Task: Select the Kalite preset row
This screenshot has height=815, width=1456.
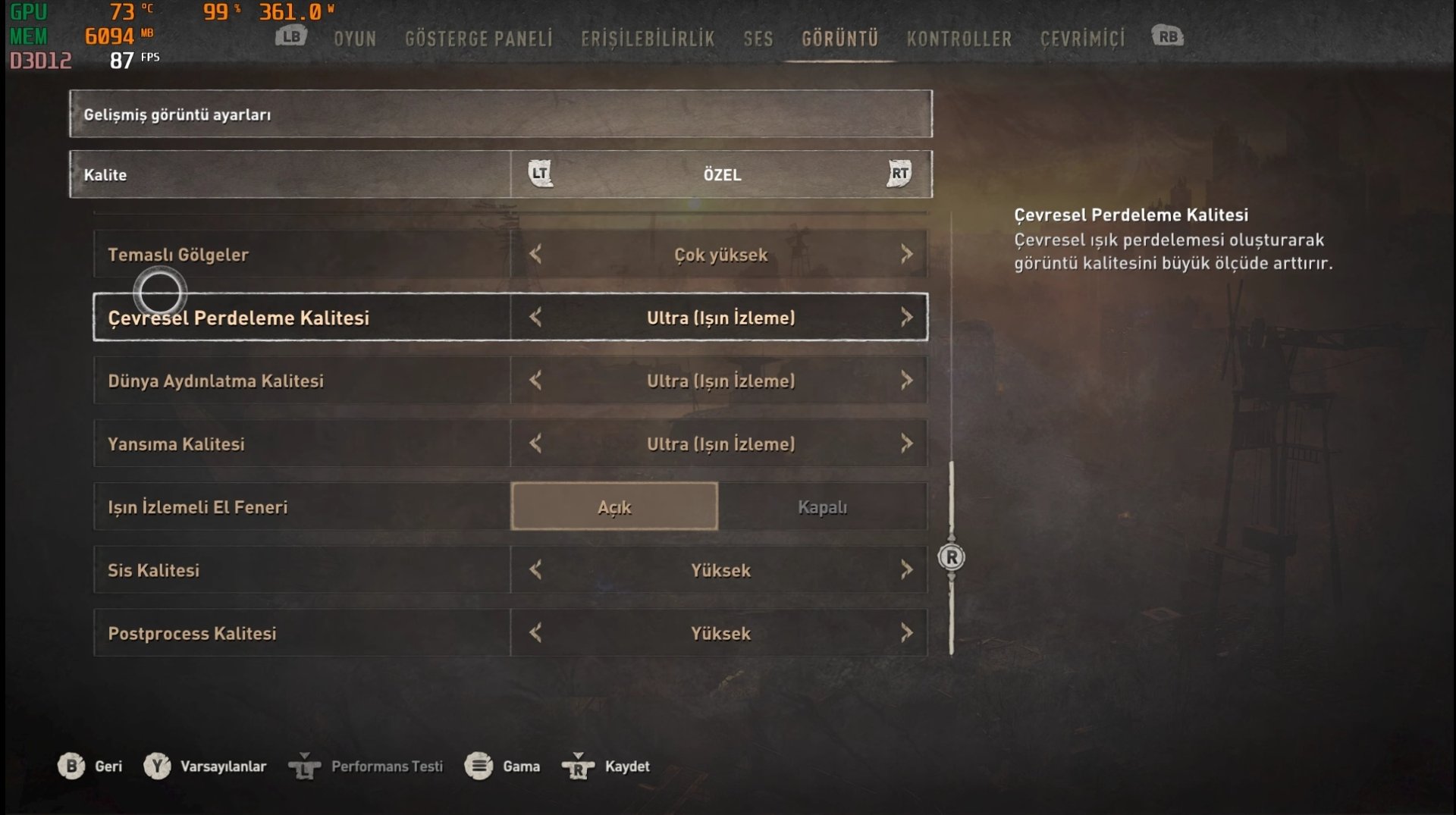Action: pos(500,174)
